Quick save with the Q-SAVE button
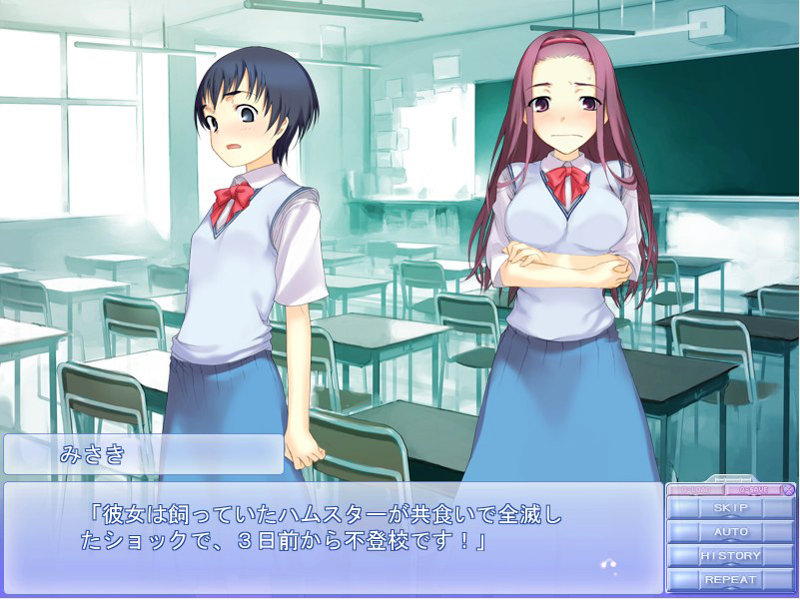The width and height of the screenshot is (800, 600). [x=751, y=490]
